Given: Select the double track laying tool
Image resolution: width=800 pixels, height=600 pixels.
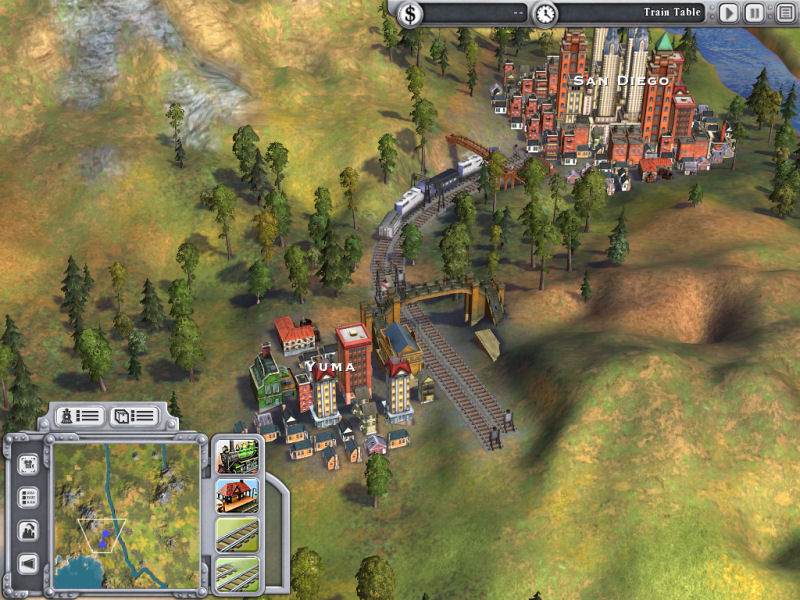Looking at the screenshot, I should (237, 573).
